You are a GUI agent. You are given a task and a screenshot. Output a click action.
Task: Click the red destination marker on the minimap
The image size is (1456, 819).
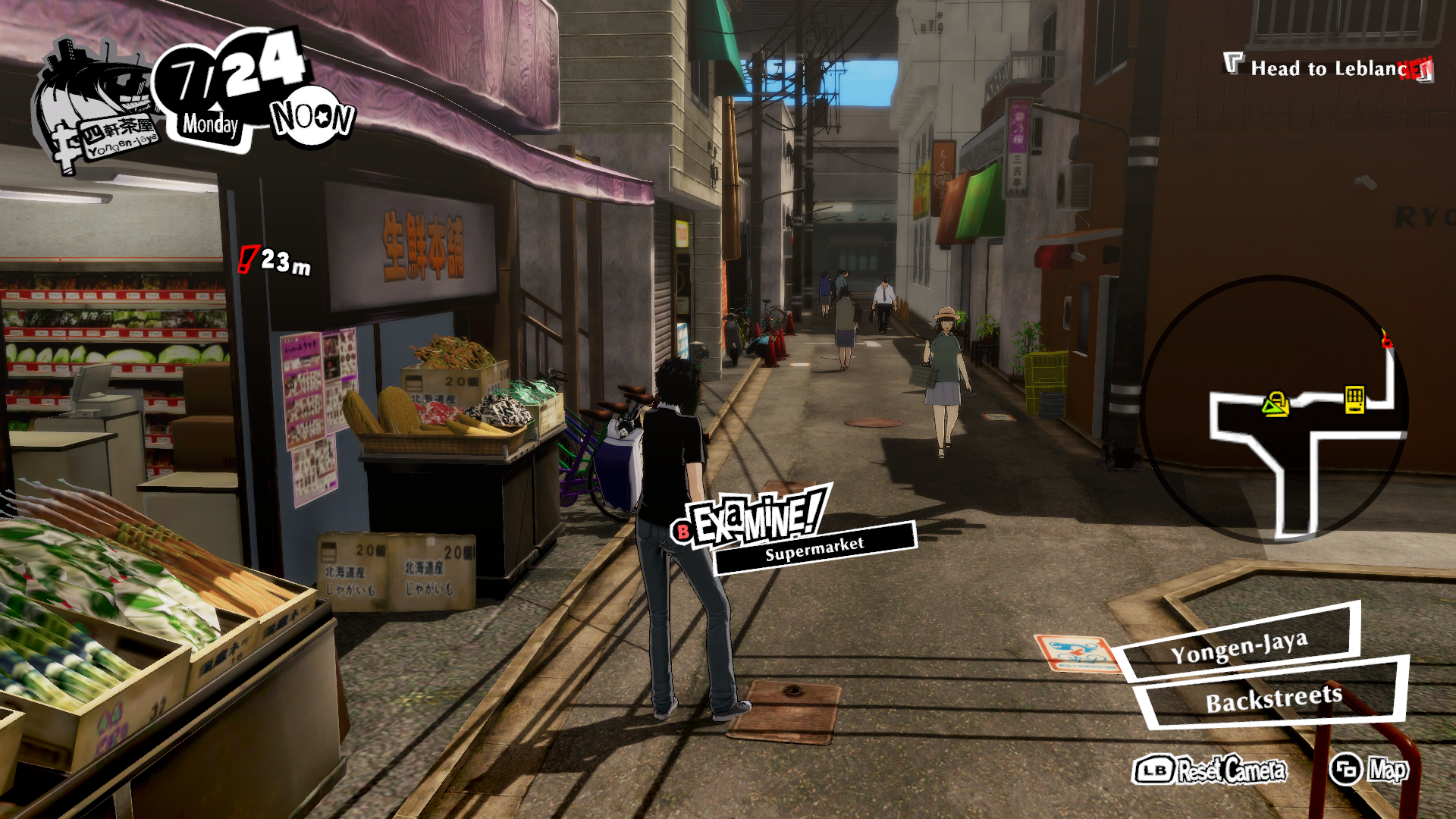[1386, 340]
